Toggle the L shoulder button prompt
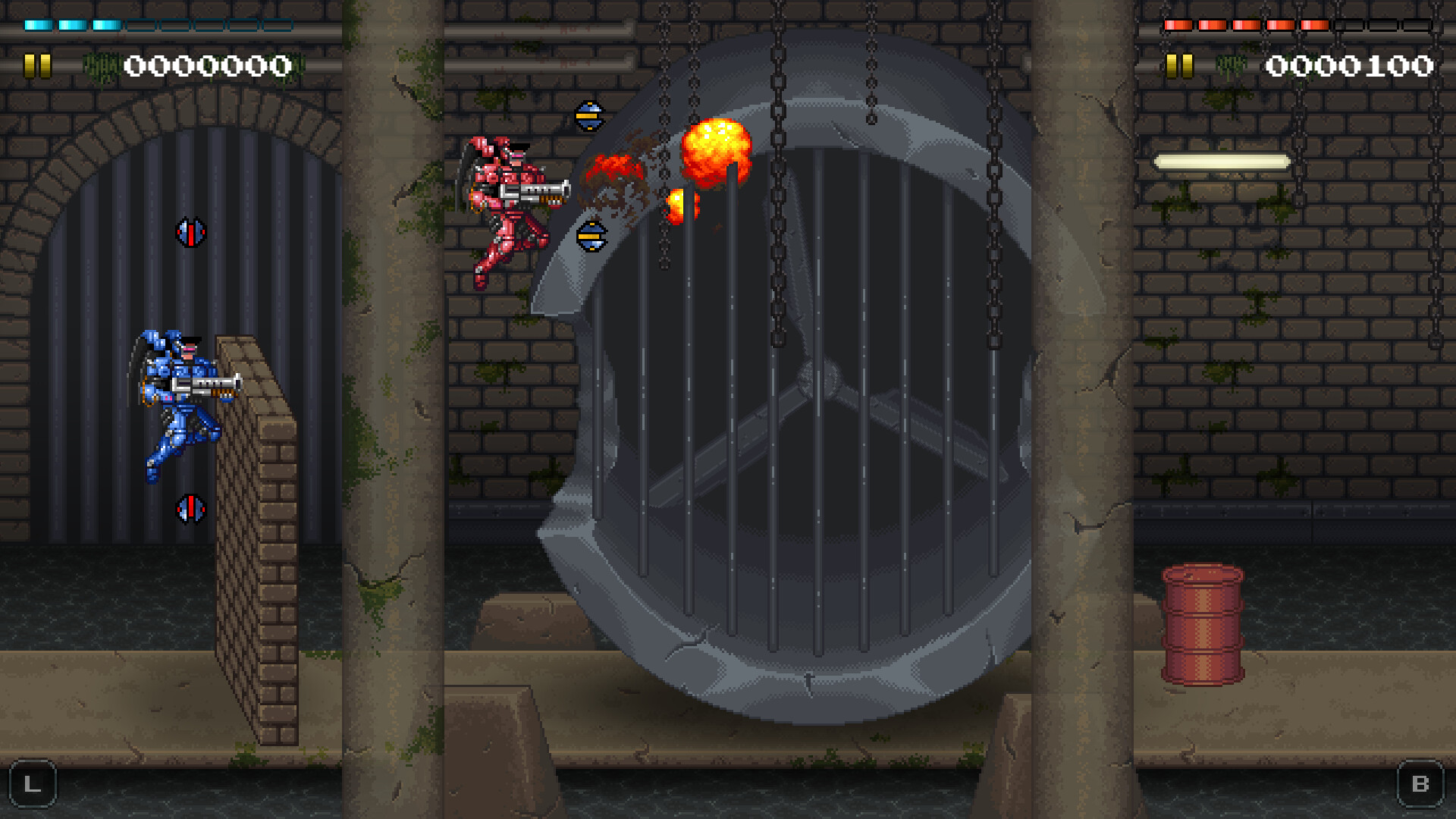Image resolution: width=1456 pixels, height=819 pixels. coord(32,784)
